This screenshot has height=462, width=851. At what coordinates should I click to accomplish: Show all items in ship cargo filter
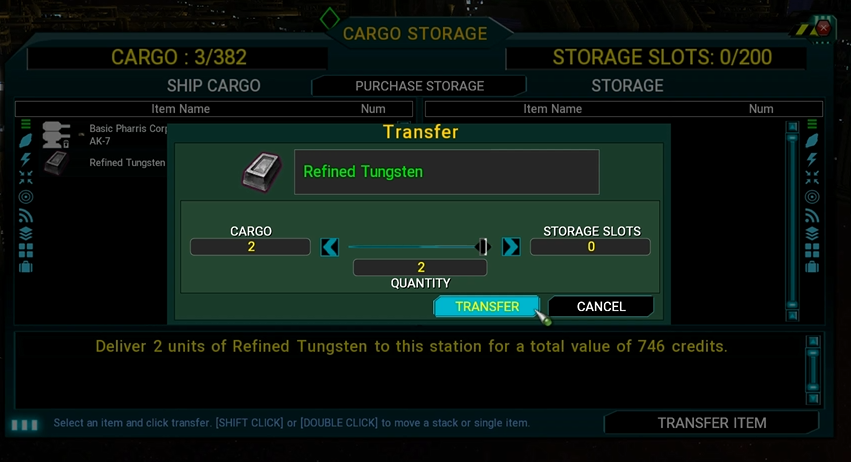click(26, 124)
